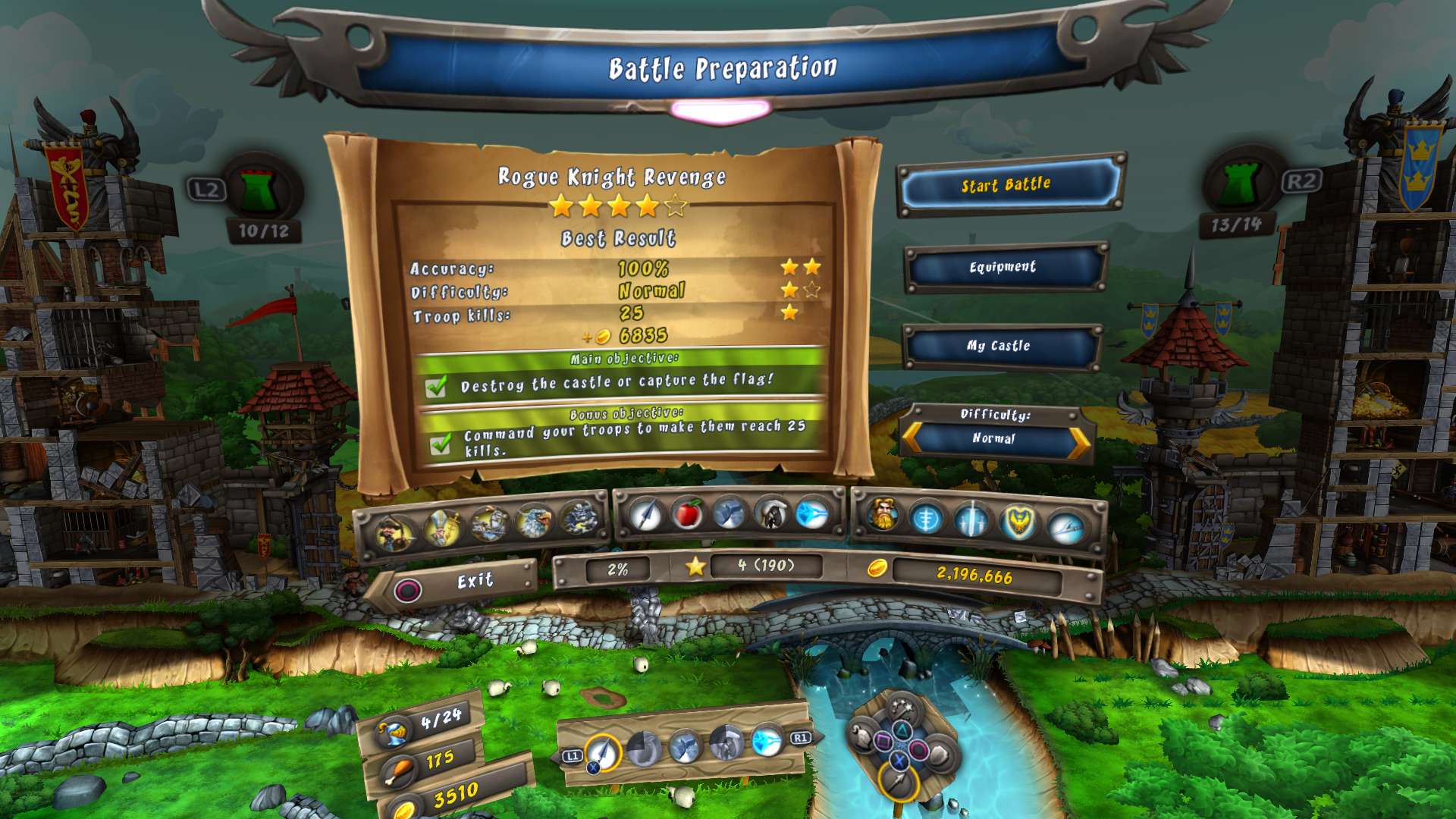Choose the apple projectile icon
The height and width of the screenshot is (819, 1456).
(x=687, y=514)
